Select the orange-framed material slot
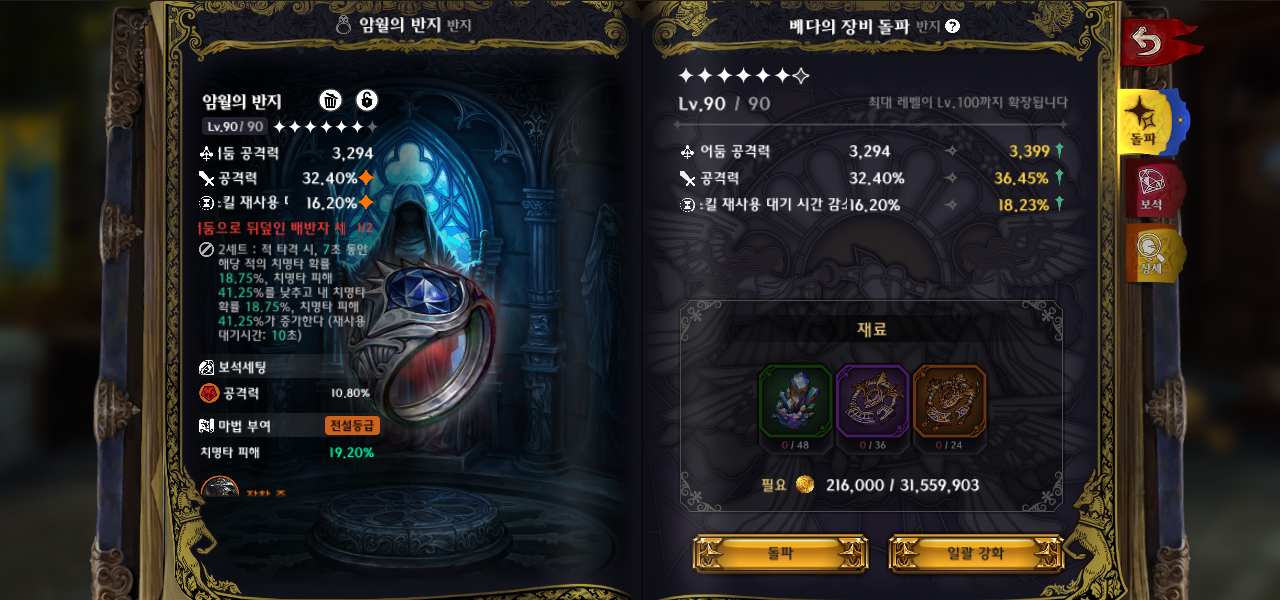The height and width of the screenshot is (600, 1280). (949, 401)
